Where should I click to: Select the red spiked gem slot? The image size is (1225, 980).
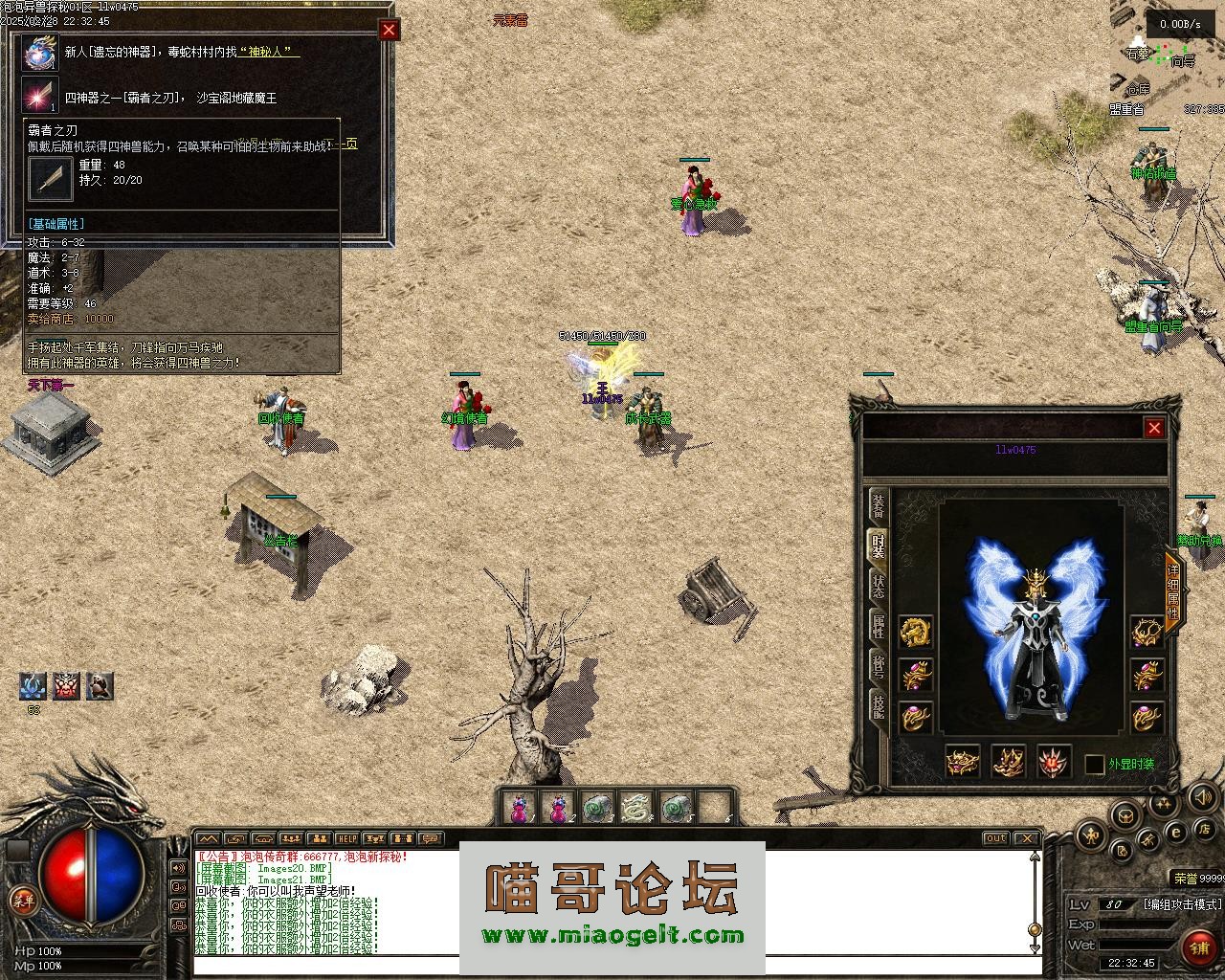point(1054,763)
